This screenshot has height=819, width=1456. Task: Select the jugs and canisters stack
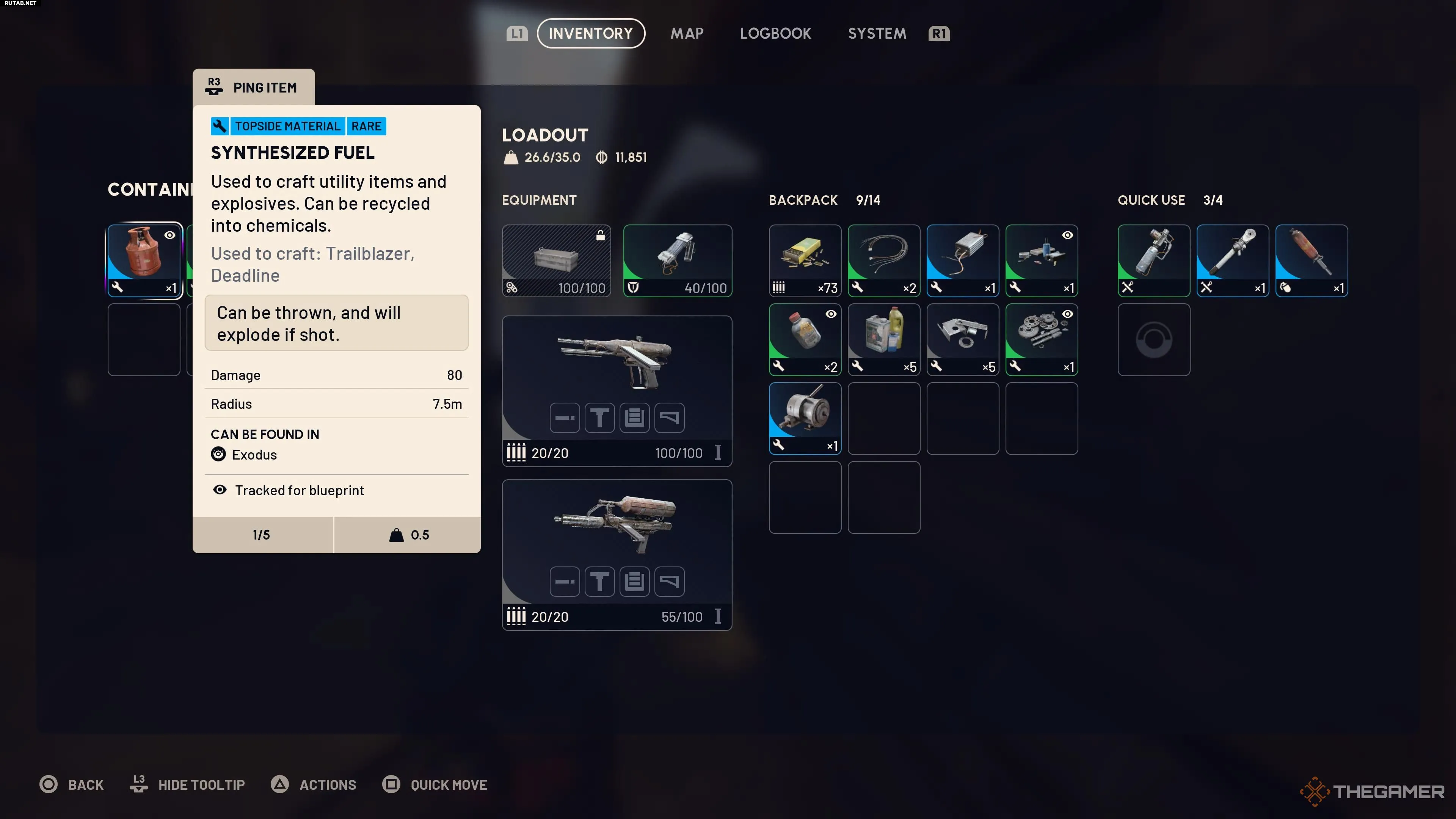pos(883,339)
